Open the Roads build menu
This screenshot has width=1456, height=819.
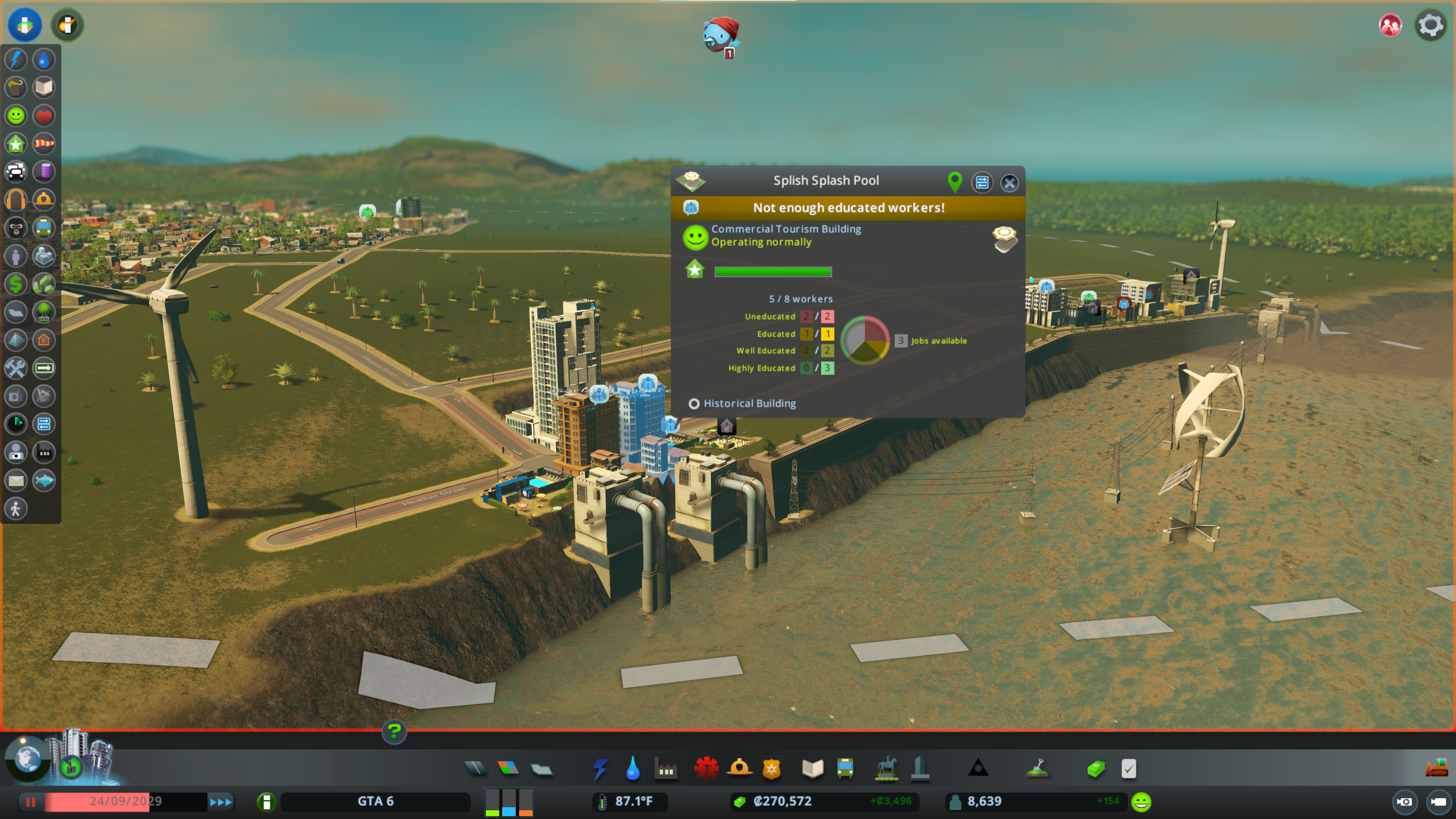point(475,768)
